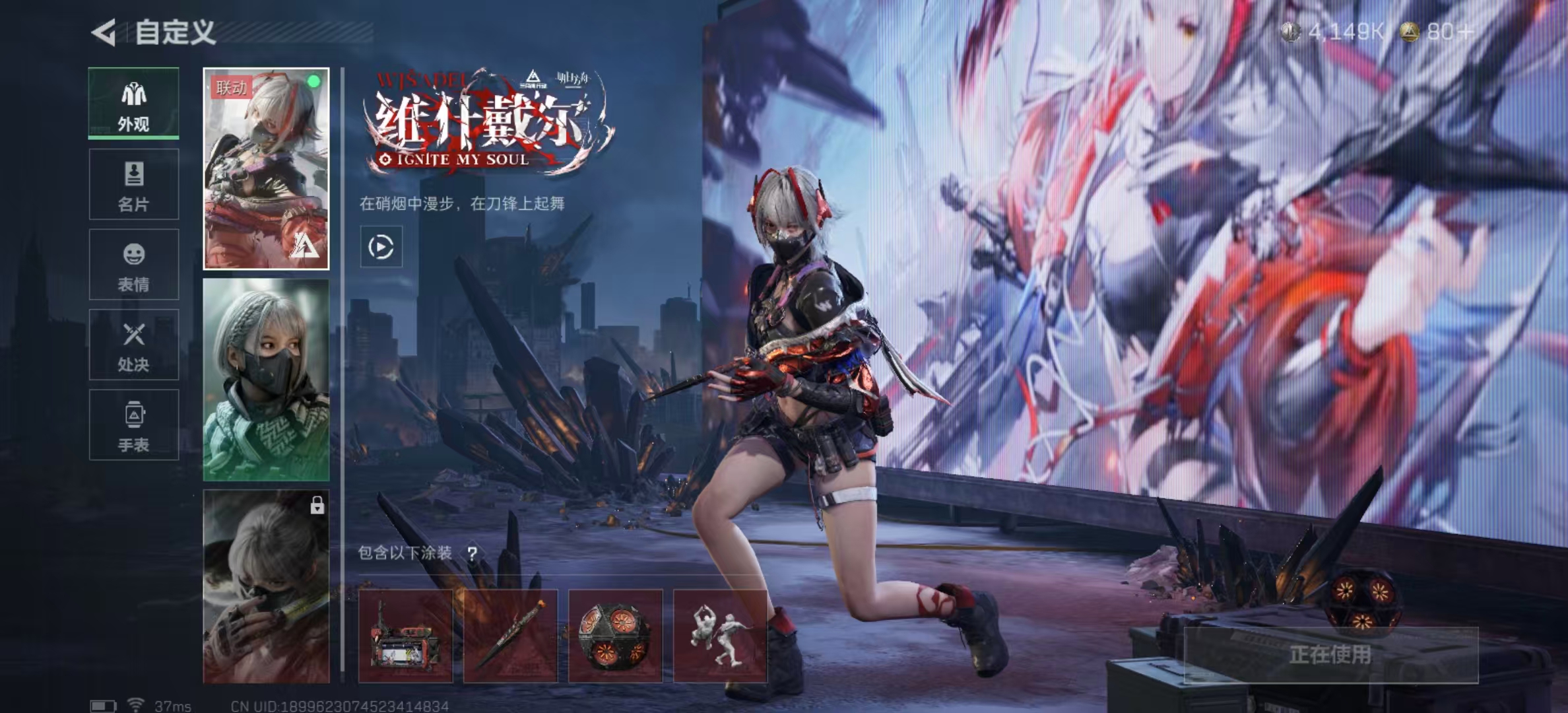1568x713 pixels.
Task: Open the gold triangle currency counter
Action: click(x=1437, y=32)
